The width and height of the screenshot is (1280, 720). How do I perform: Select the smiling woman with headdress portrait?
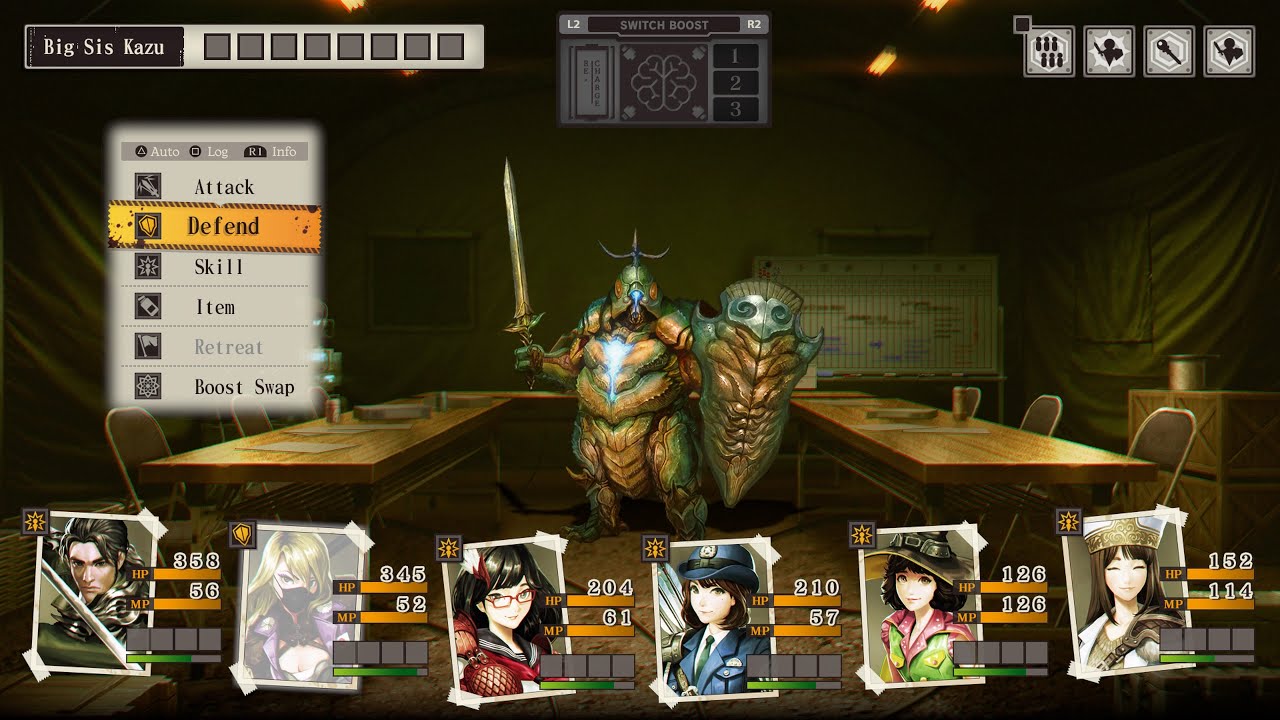click(x=1115, y=590)
